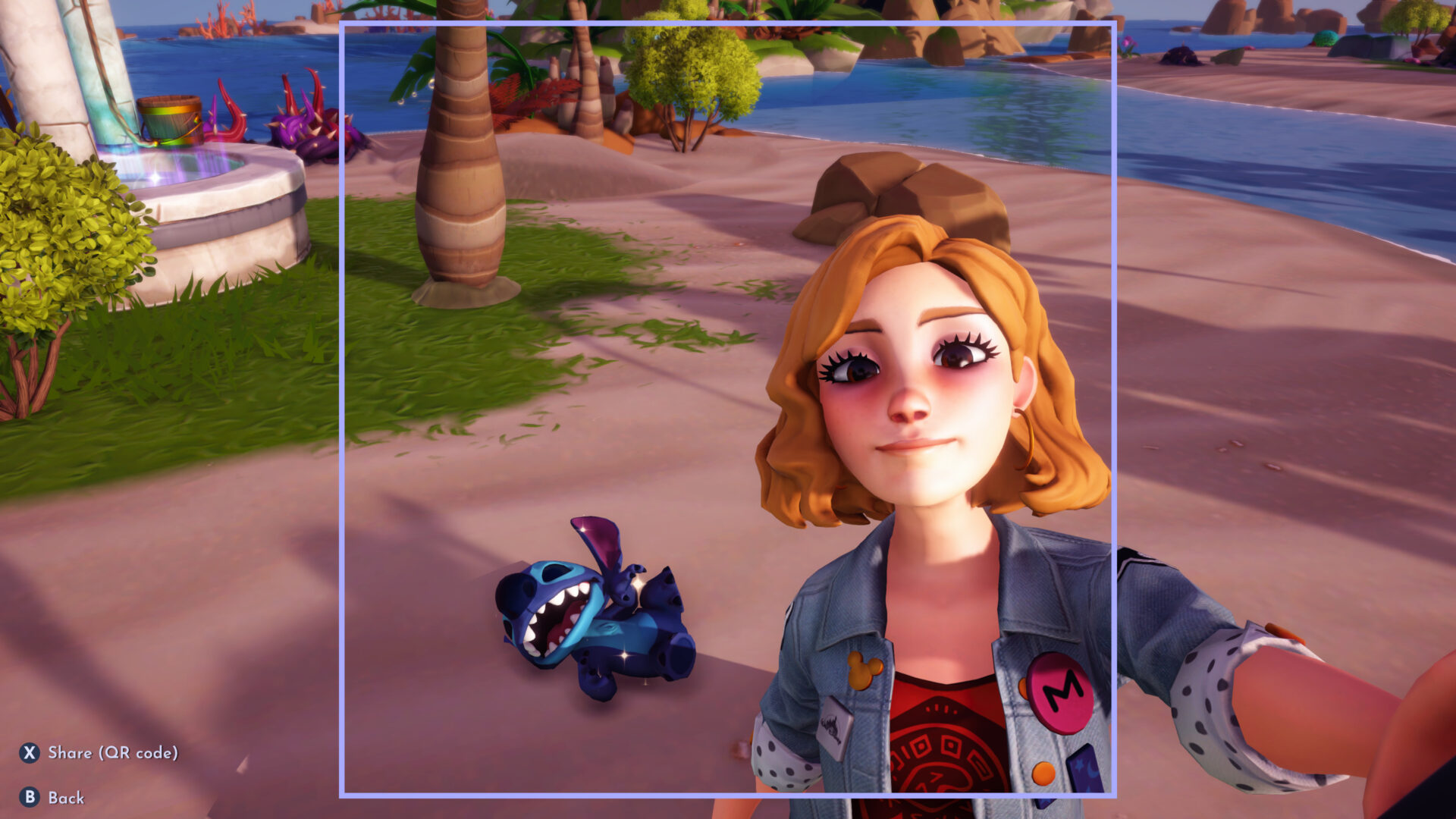Click the B controller button icon

point(29,798)
